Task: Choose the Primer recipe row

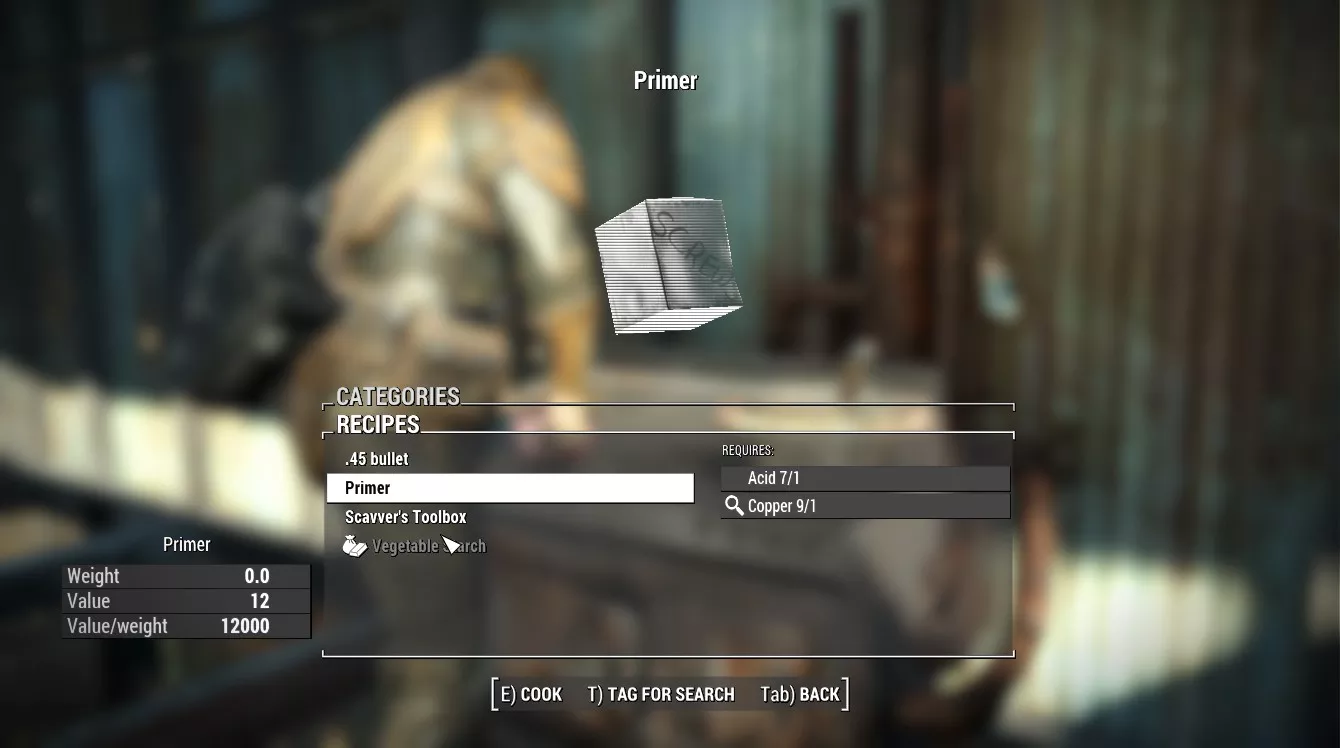Action: click(x=510, y=488)
